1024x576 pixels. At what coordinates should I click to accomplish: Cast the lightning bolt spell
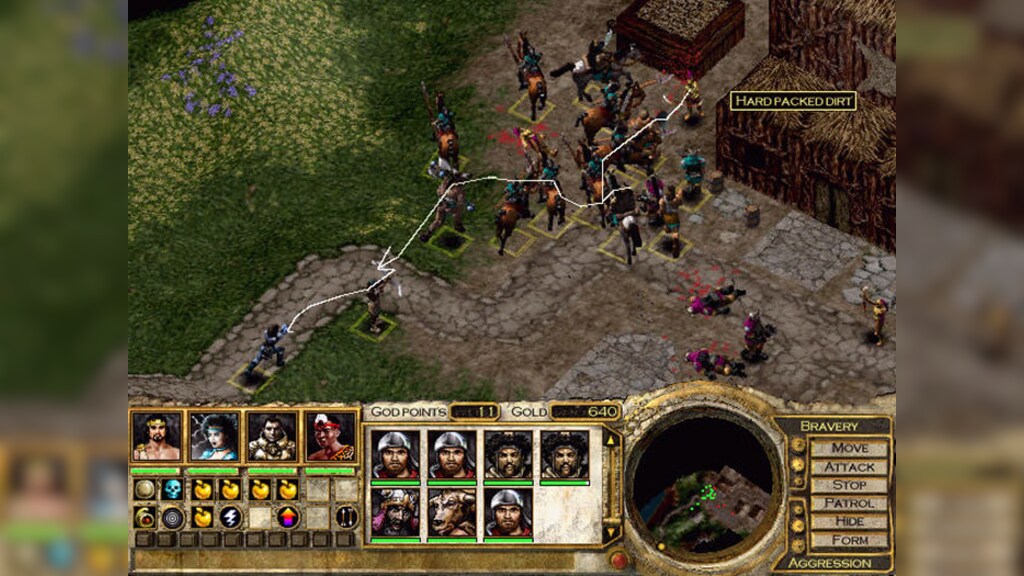pyautogui.click(x=230, y=517)
